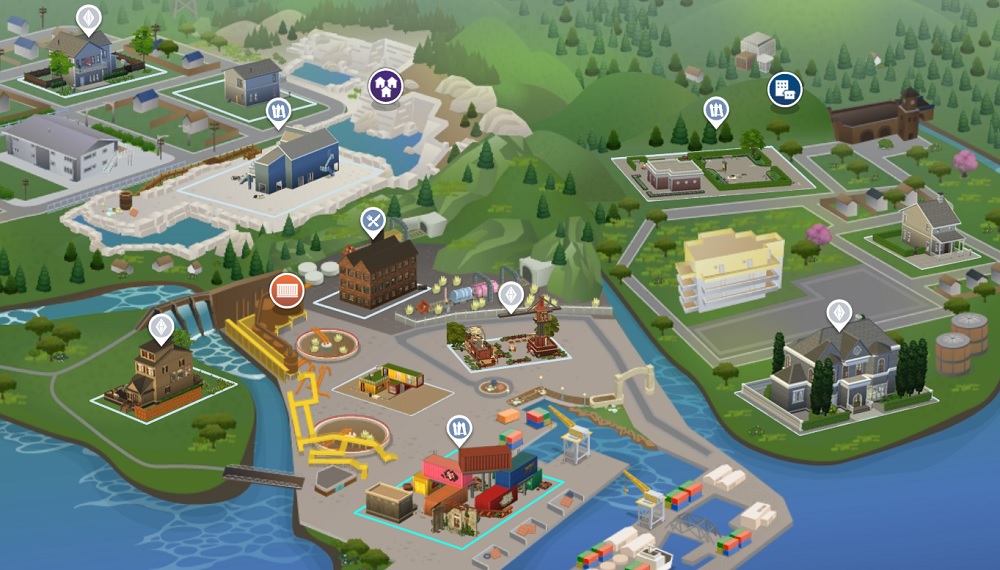The width and height of the screenshot is (1000, 570).
Task: Select the purple houses neighborhood icon
Action: (384, 85)
